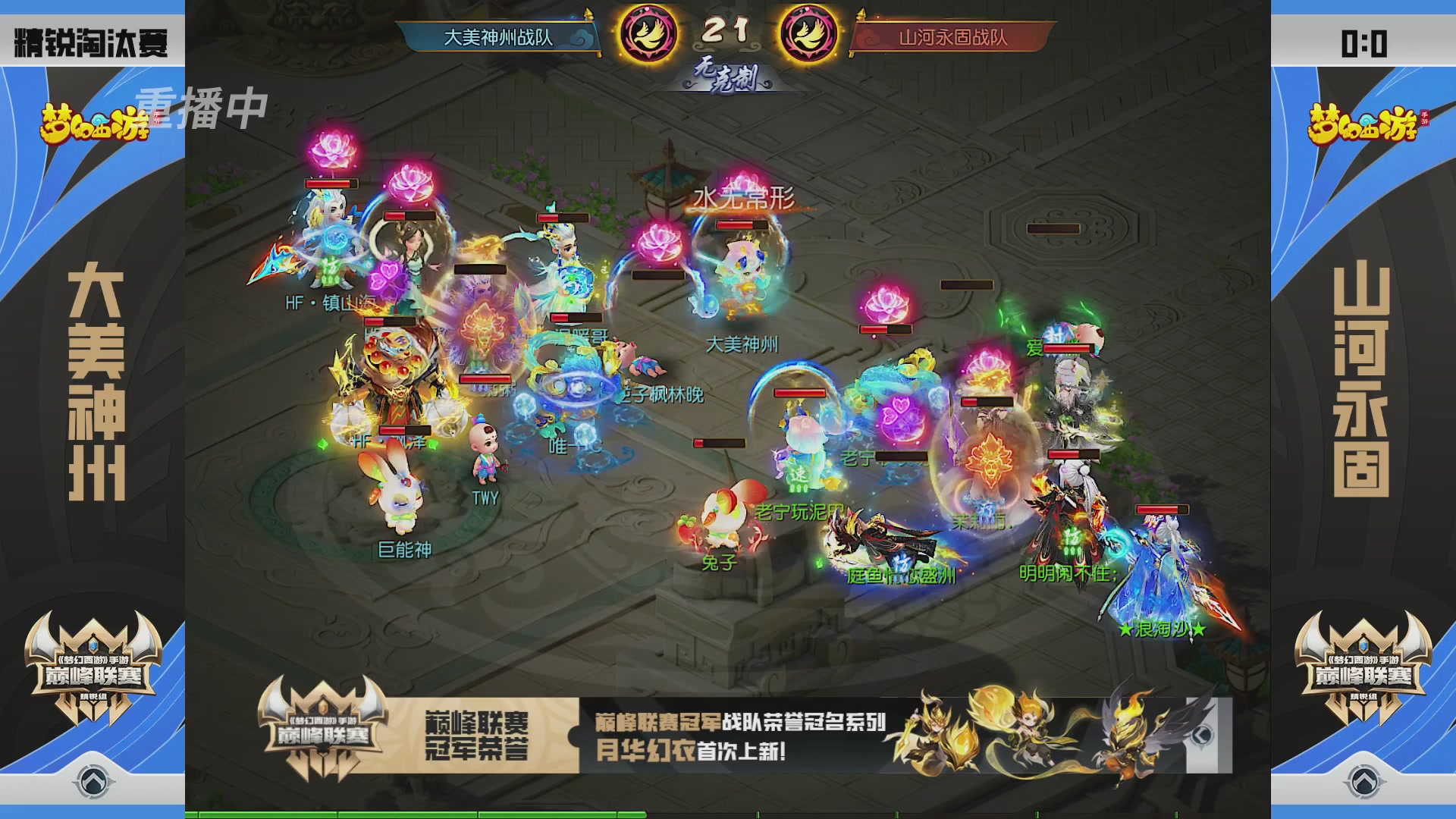Select the compass home icon at bottom left
1456x819 pixels.
(93, 782)
